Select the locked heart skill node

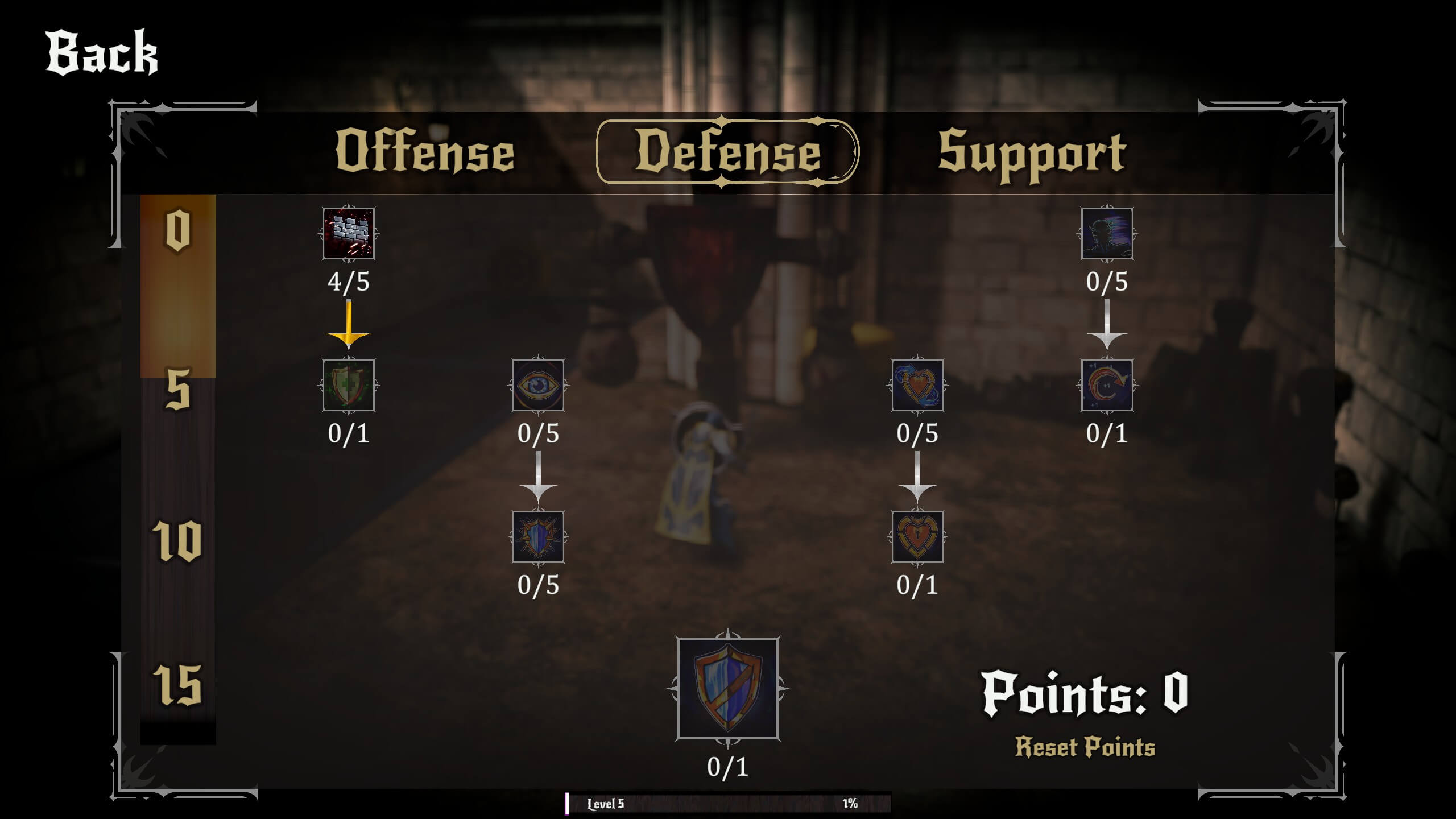917,536
